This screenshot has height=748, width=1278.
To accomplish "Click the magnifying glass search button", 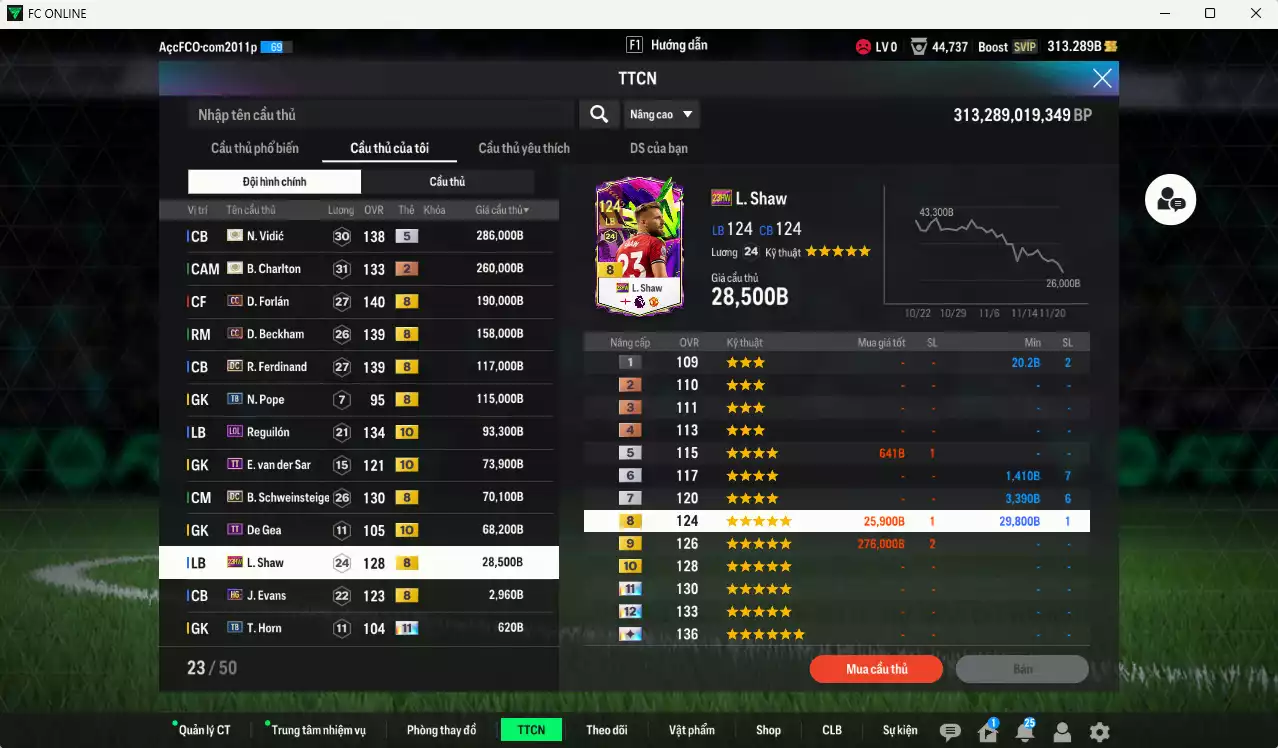I will point(599,114).
